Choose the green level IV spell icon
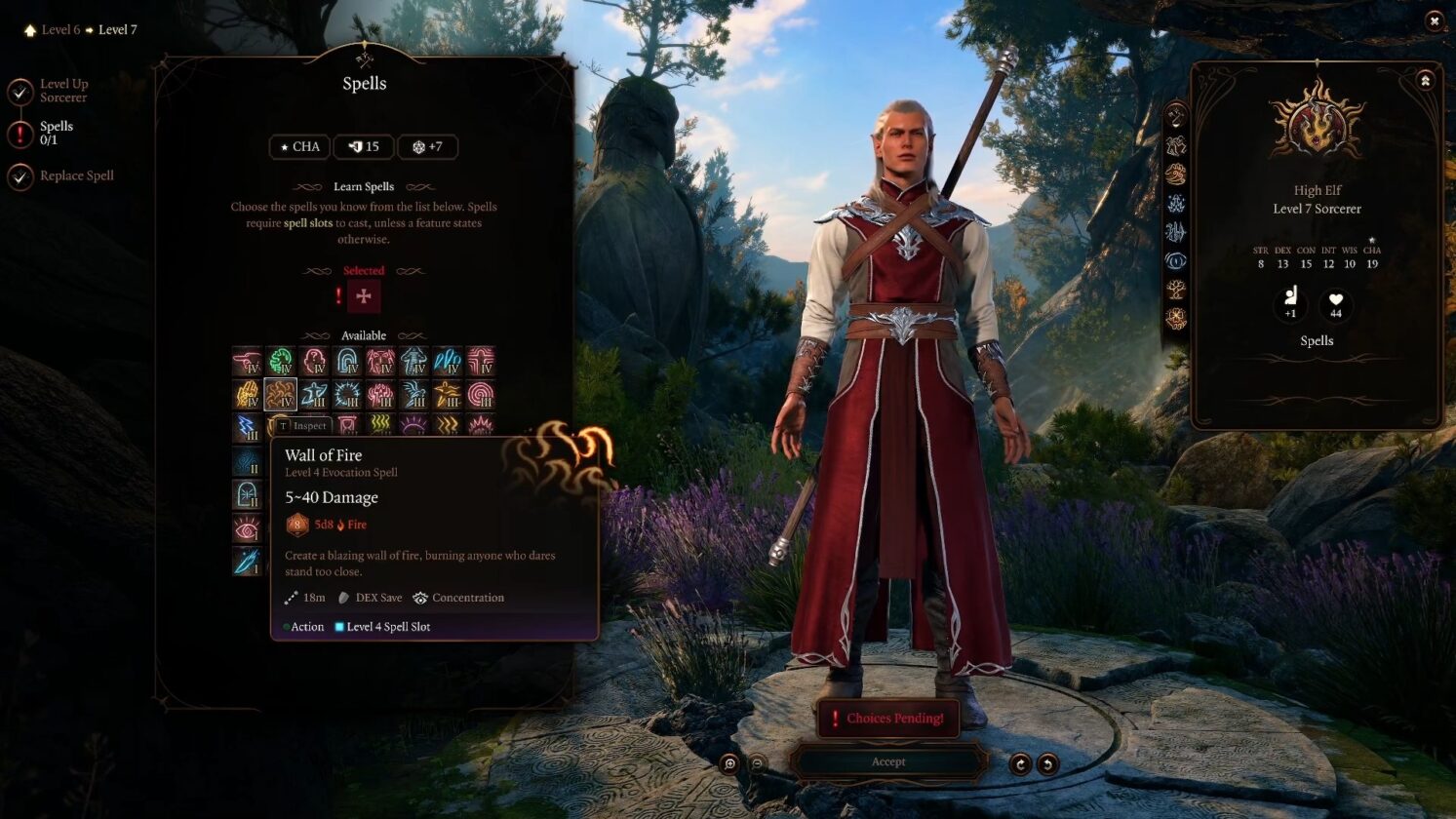This screenshot has height=819, width=1456. tap(281, 362)
